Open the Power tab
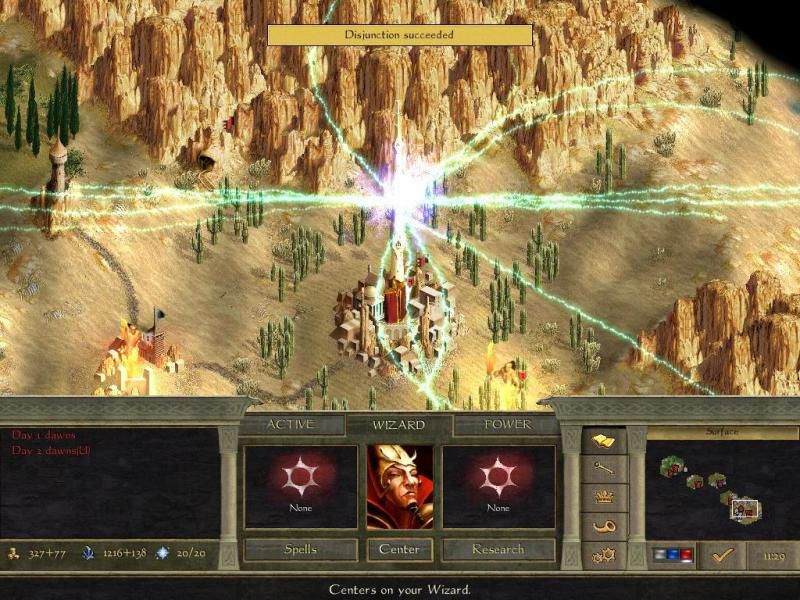800x600 pixels. pyautogui.click(x=507, y=425)
